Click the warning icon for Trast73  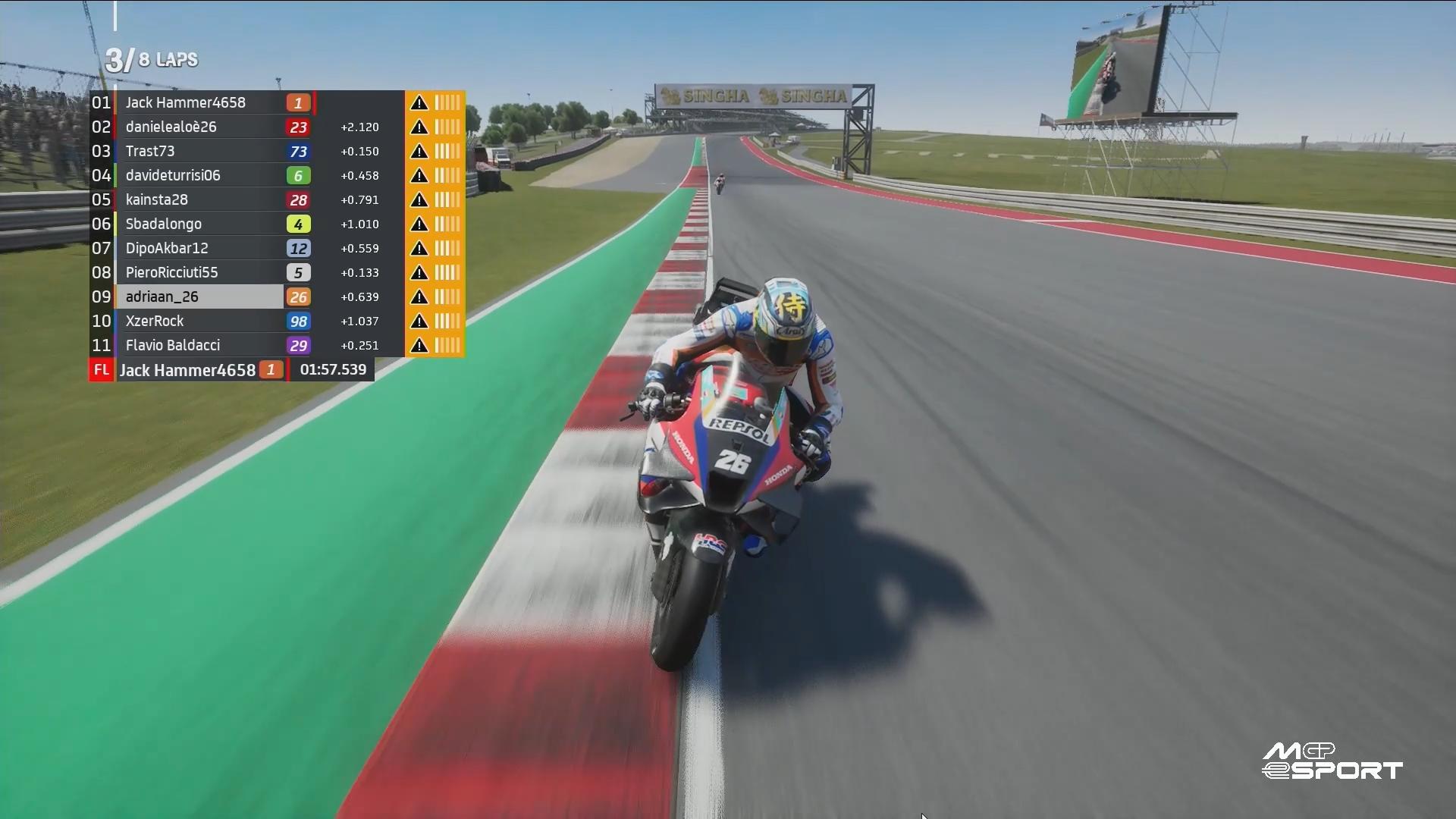(419, 151)
